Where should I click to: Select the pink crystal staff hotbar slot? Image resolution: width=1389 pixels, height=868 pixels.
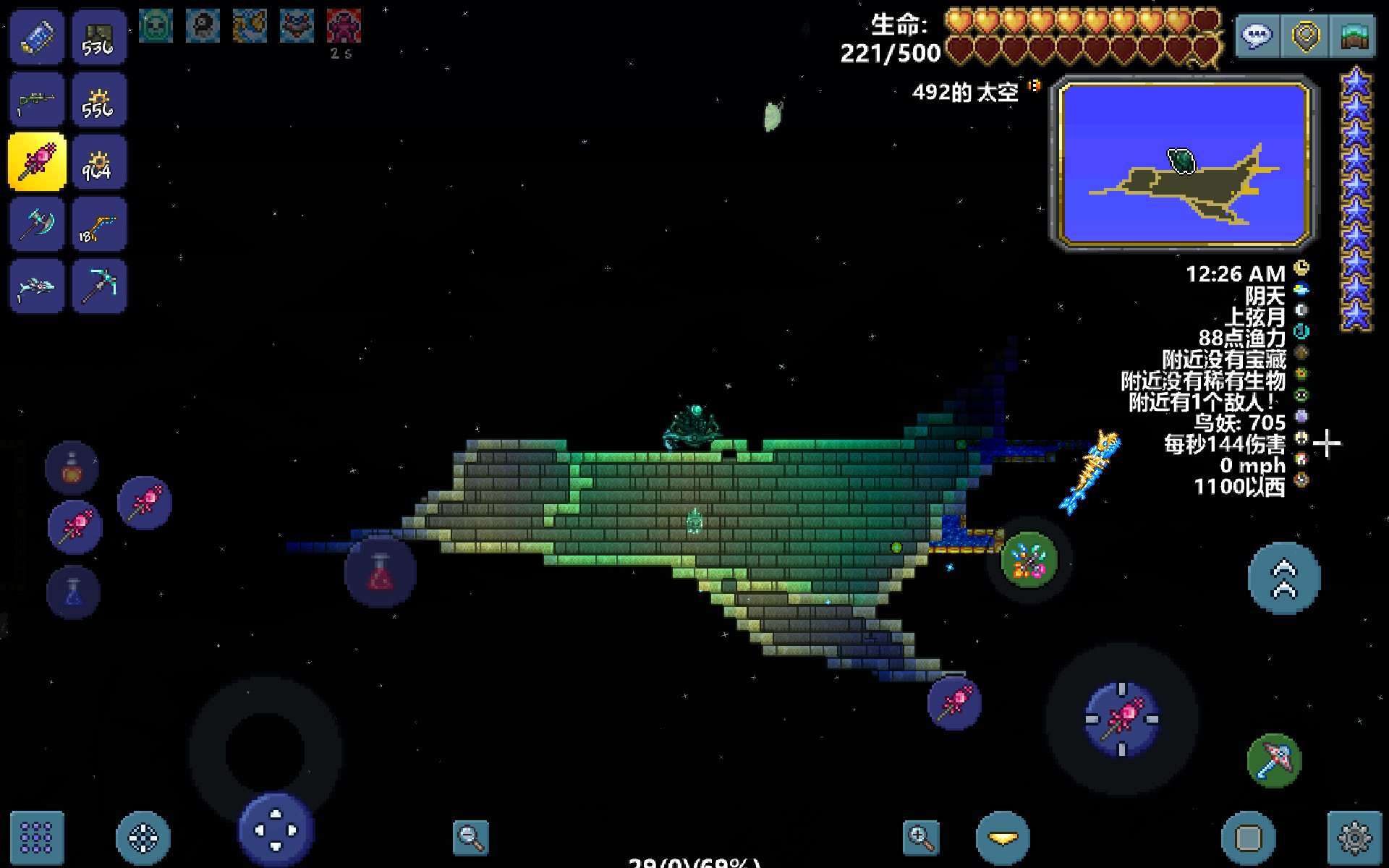click(37, 161)
